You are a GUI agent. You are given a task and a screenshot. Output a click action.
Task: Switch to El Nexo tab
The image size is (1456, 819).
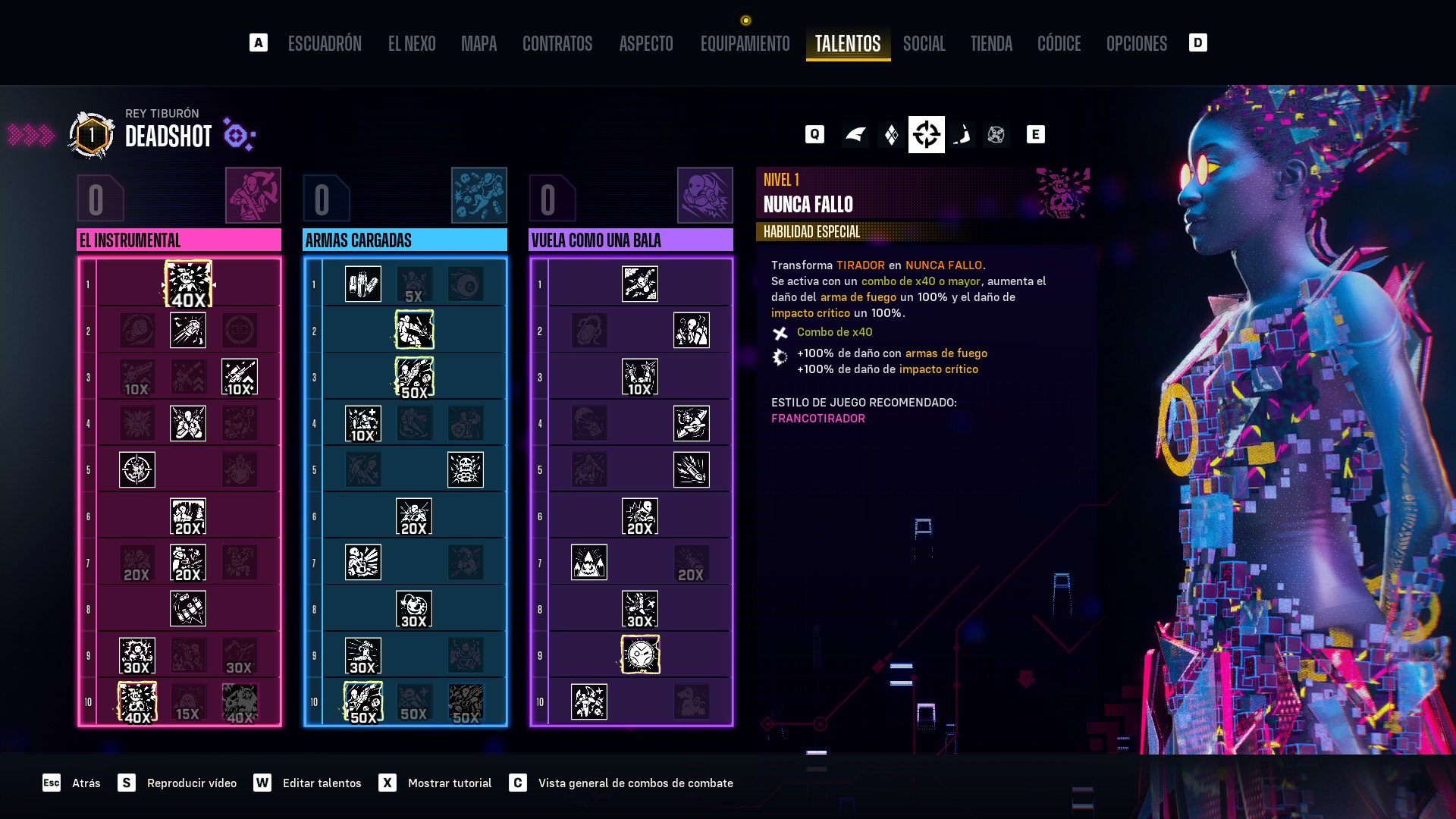pyautogui.click(x=412, y=43)
